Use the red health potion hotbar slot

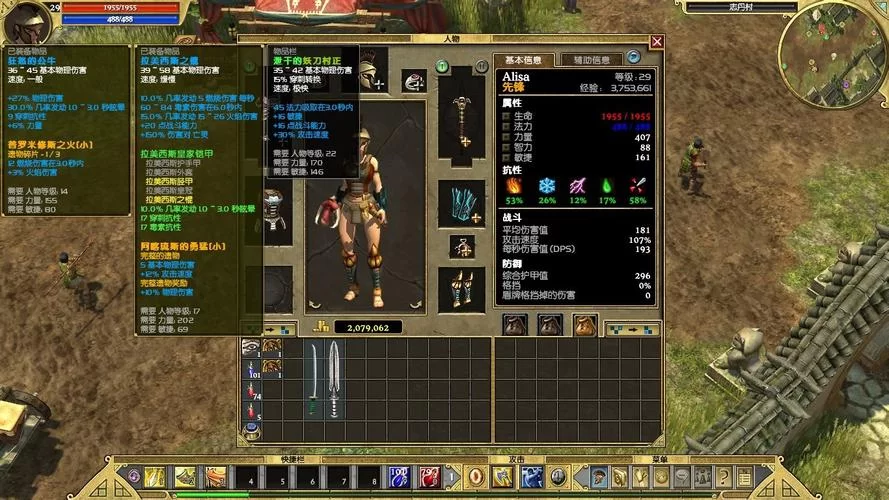[429, 478]
